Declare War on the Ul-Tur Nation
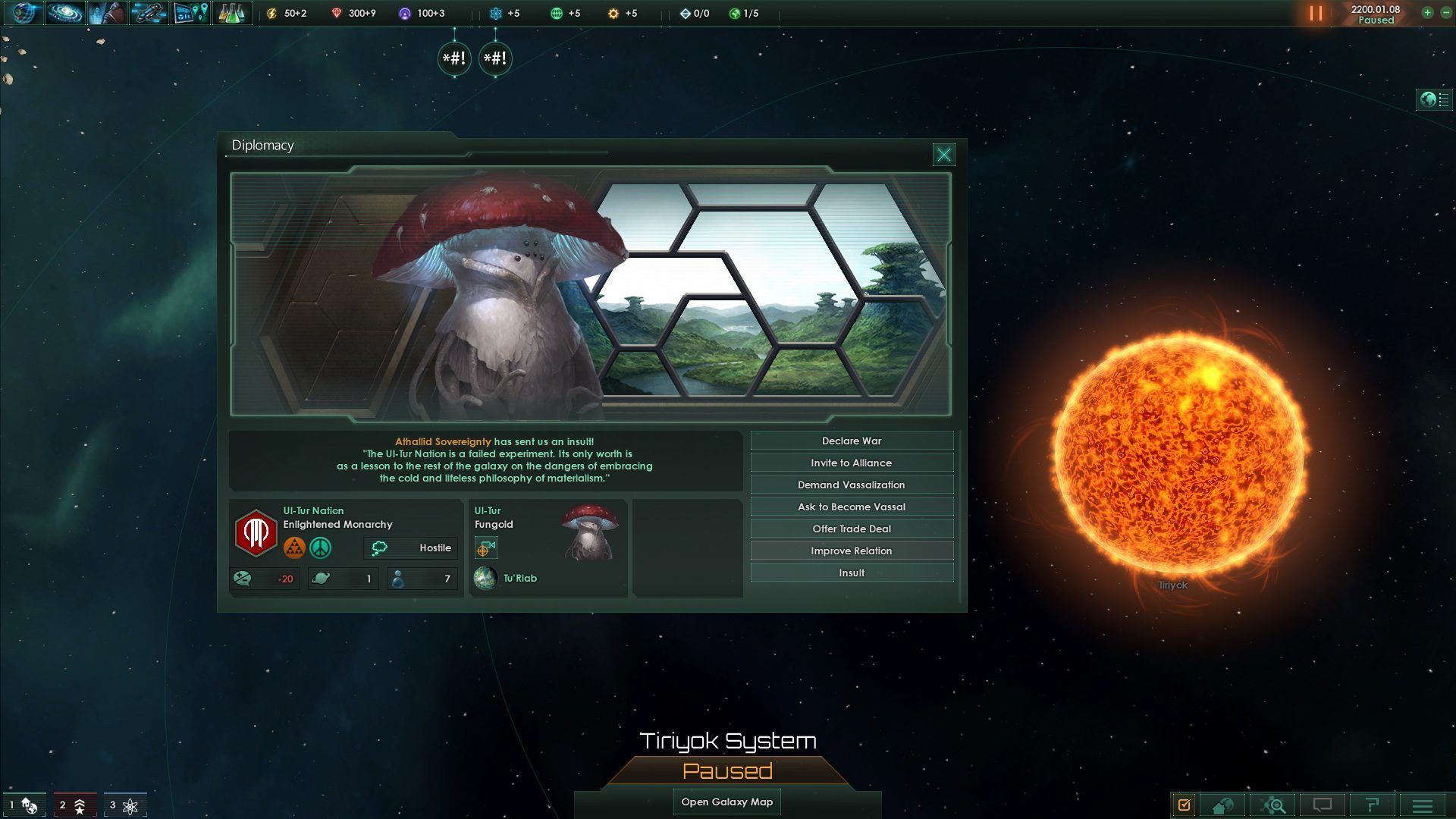The image size is (1456, 819). tap(852, 441)
